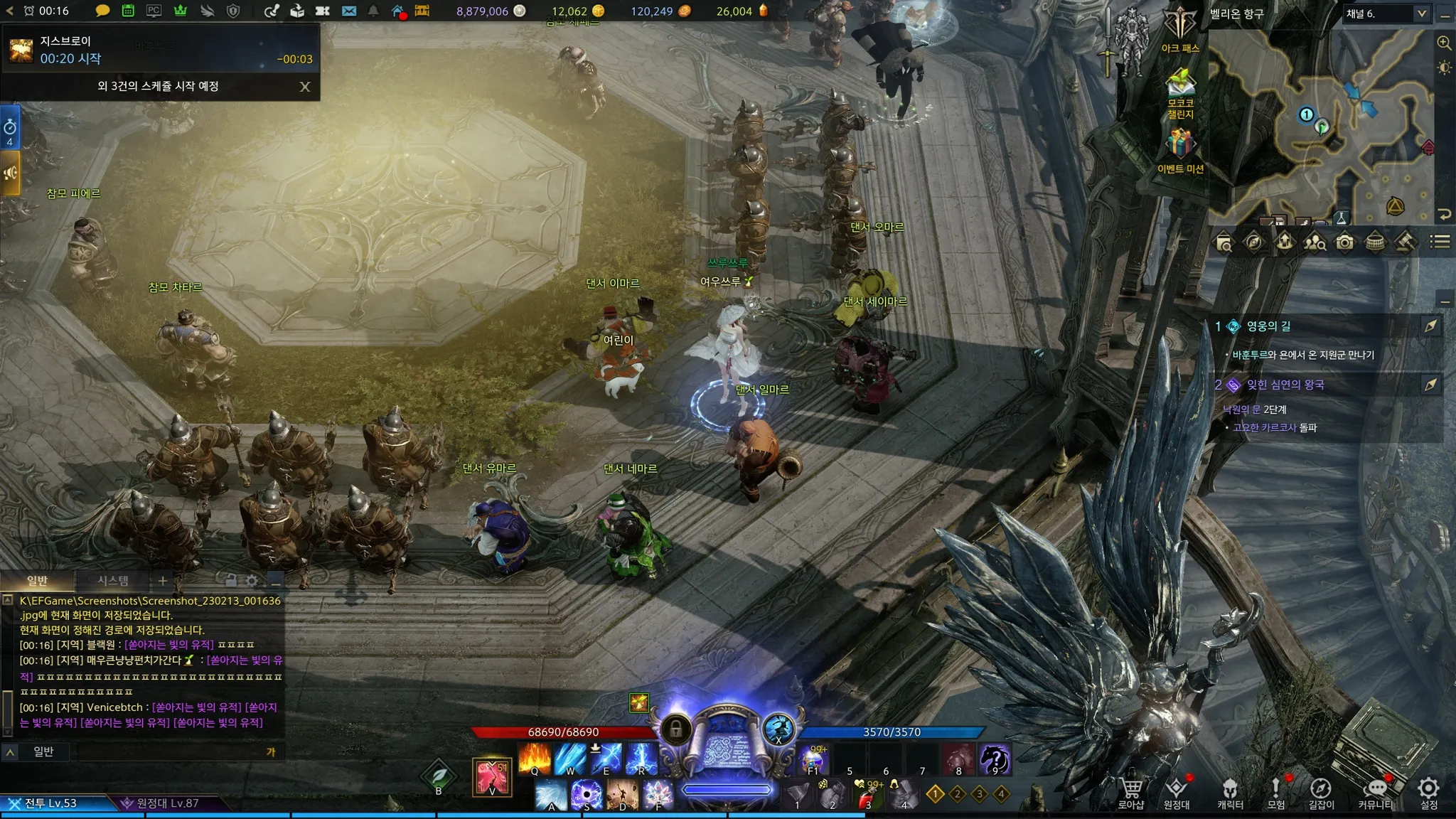
Task: Open the 커뮤니티 community menu
Action: (1376, 792)
